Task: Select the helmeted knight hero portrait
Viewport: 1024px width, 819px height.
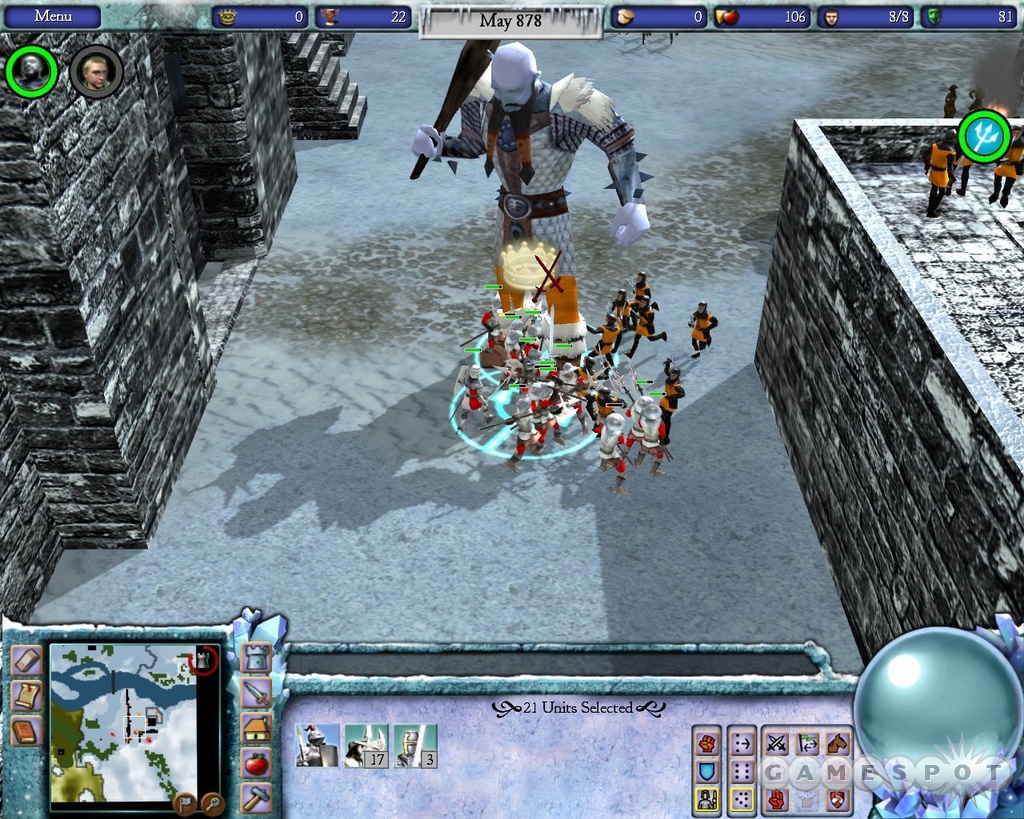Action: coord(32,71)
